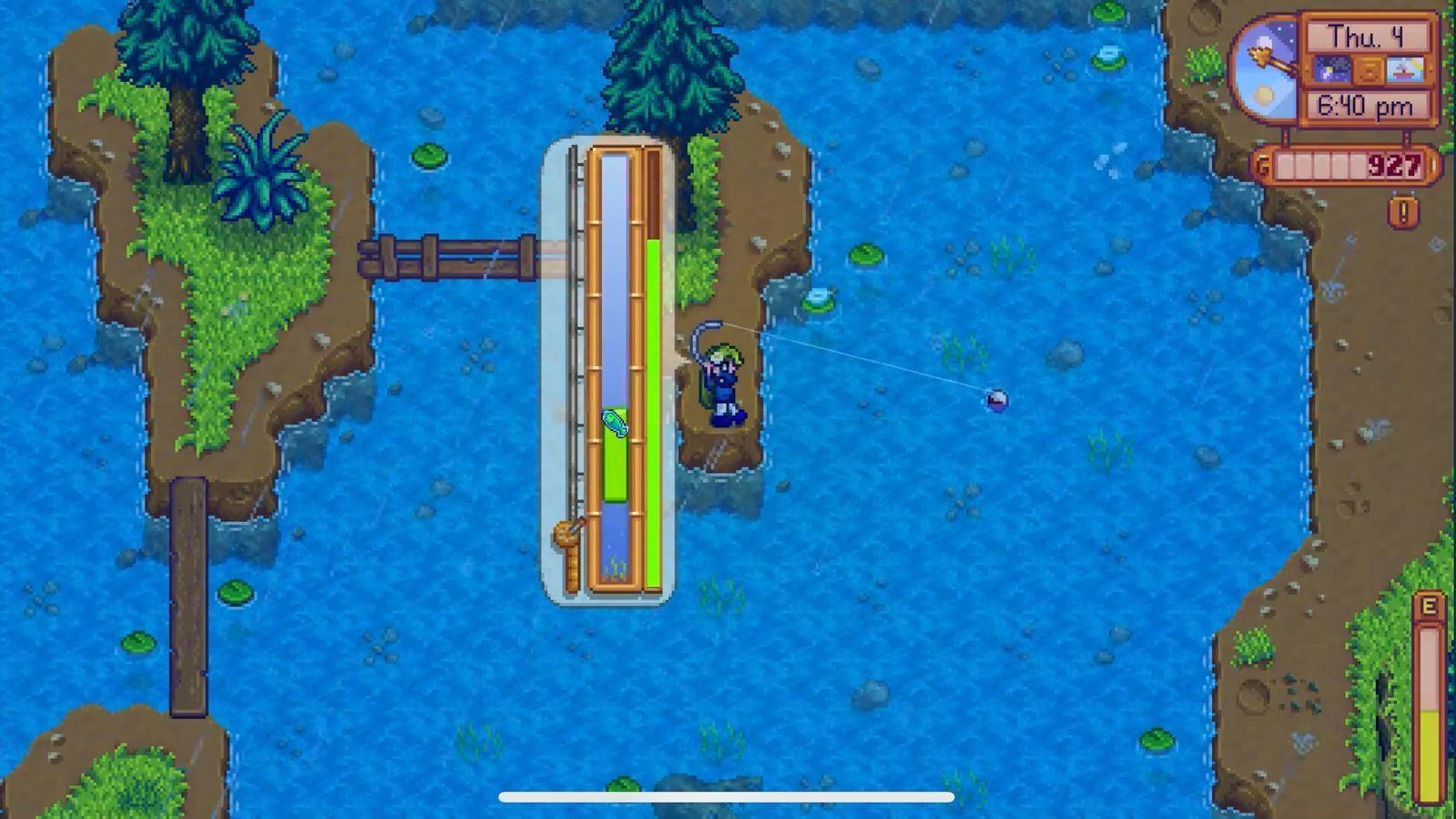Click the E energy bar label
The width and height of the screenshot is (1456, 819).
1428,604
